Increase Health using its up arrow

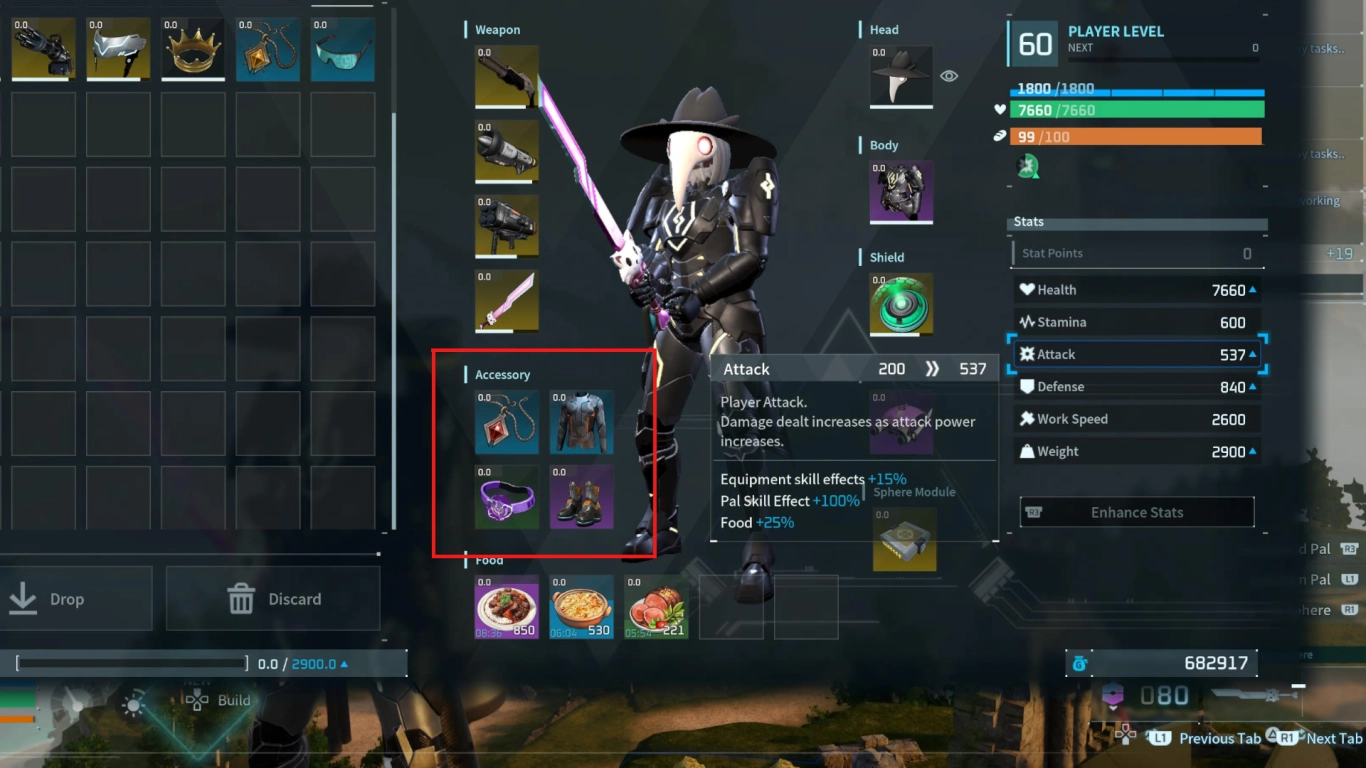pos(1252,289)
